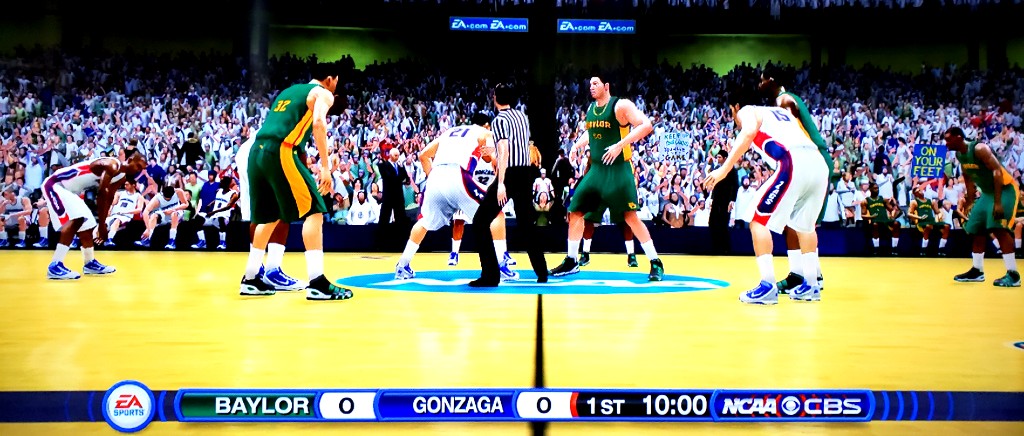Click the NCAA CBS broadcast logo
1024x436 pixels.
tap(791, 405)
